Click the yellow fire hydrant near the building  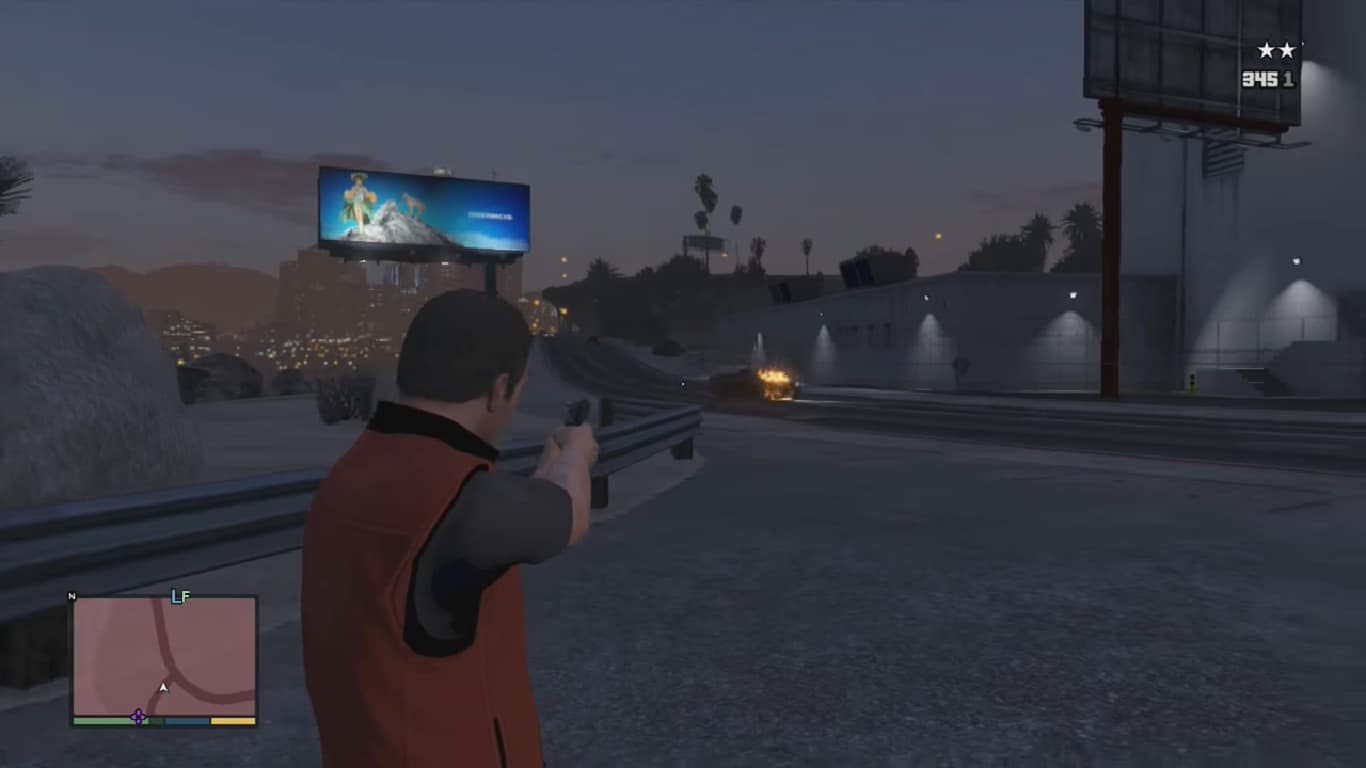pos(1192,381)
